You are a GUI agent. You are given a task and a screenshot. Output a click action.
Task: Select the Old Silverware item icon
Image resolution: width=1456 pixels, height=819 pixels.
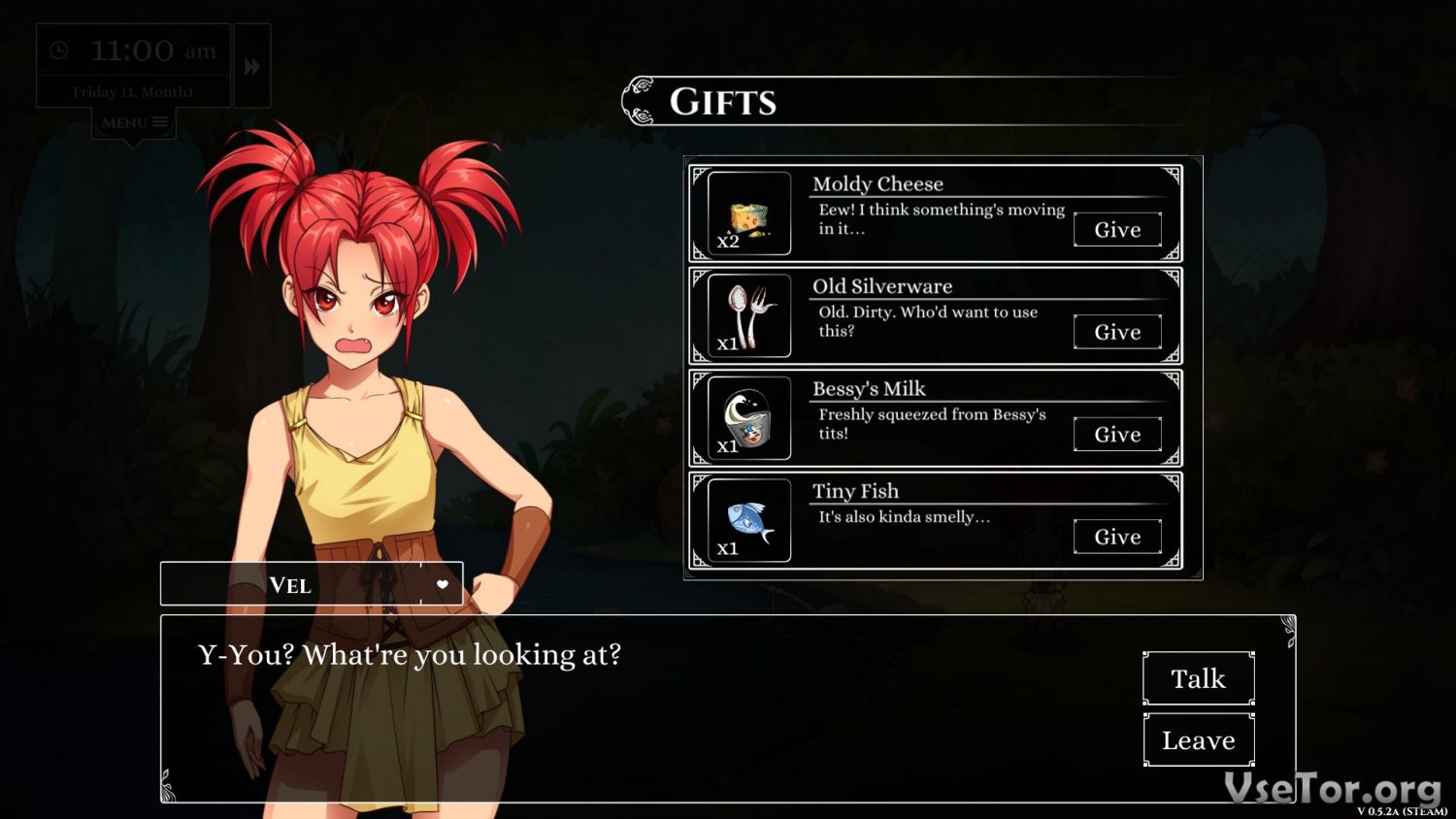pyautogui.click(x=748, y=316)
